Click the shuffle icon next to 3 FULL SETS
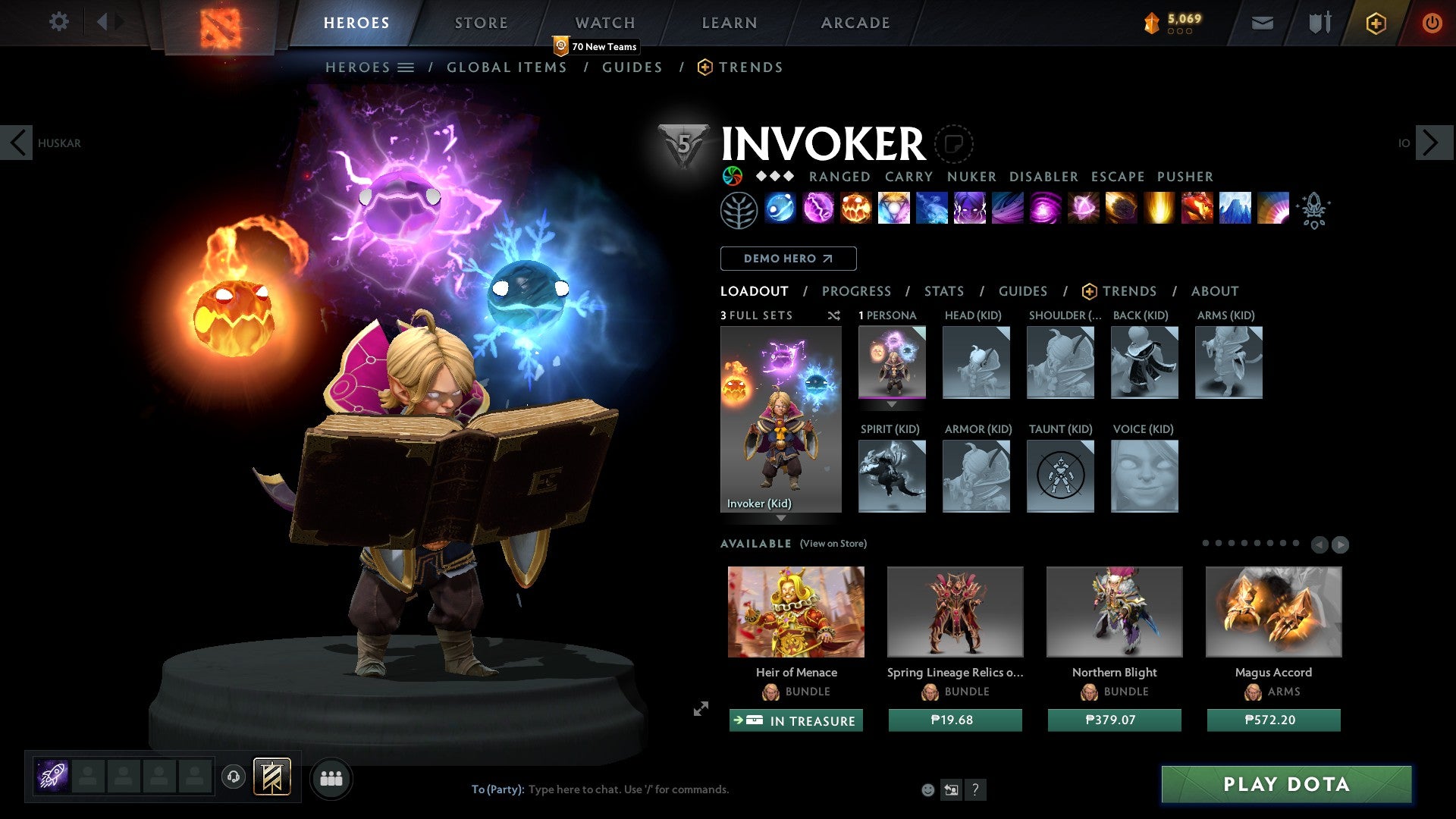Viewport: 1456px width, 819px height. point(833,315)
